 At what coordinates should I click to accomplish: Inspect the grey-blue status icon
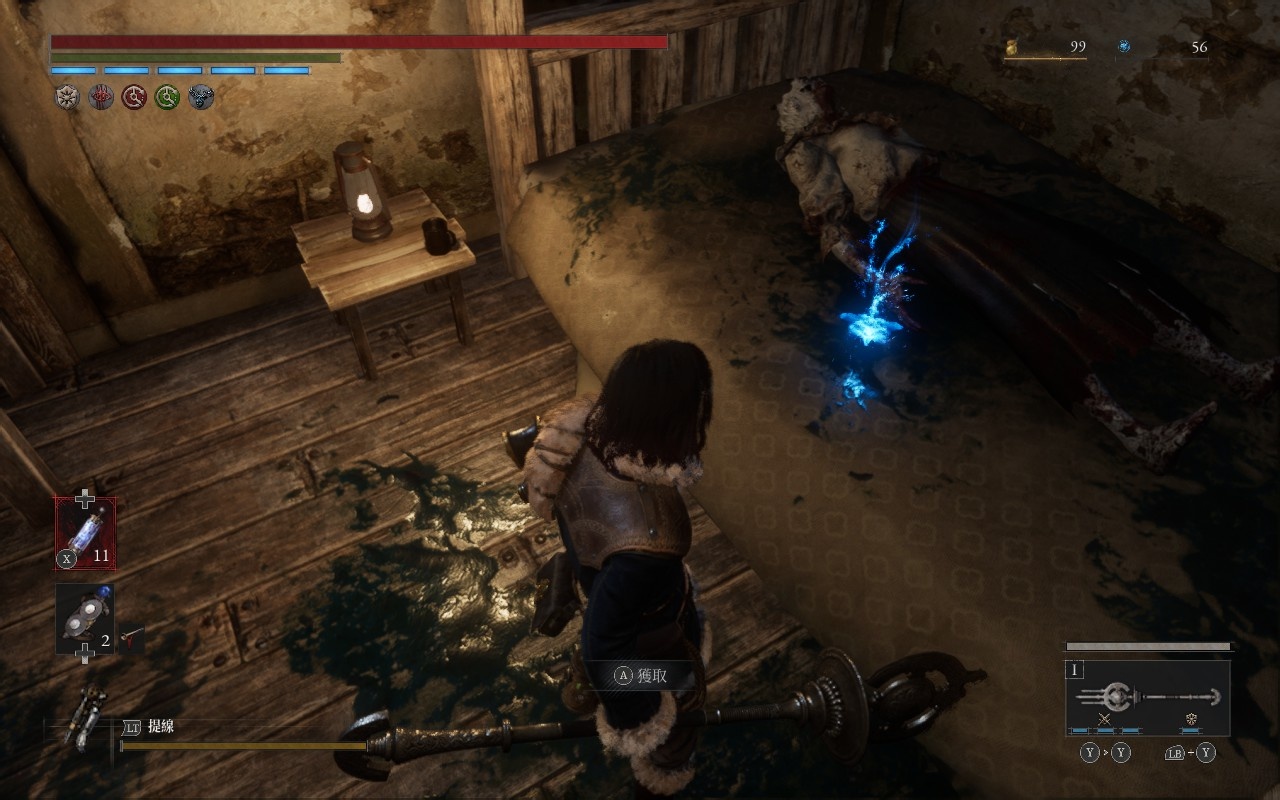click(201, 97)
